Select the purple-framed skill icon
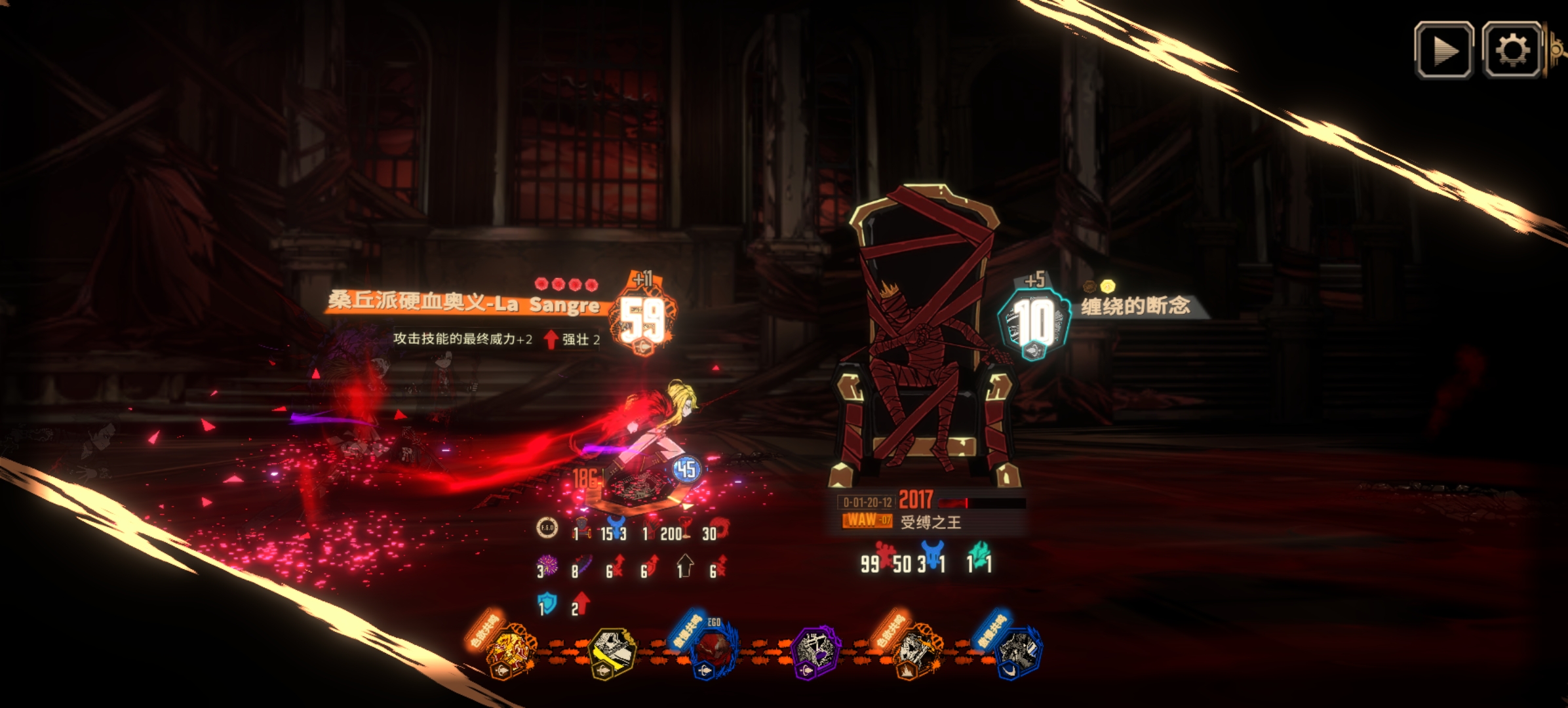 [x=813, y=651]
